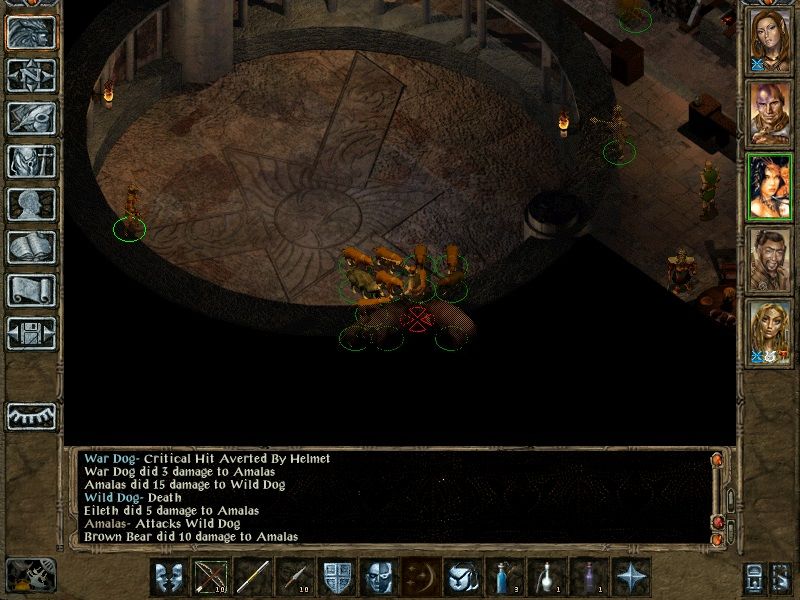Click the talk action with two faces

[x=169, y=578]
